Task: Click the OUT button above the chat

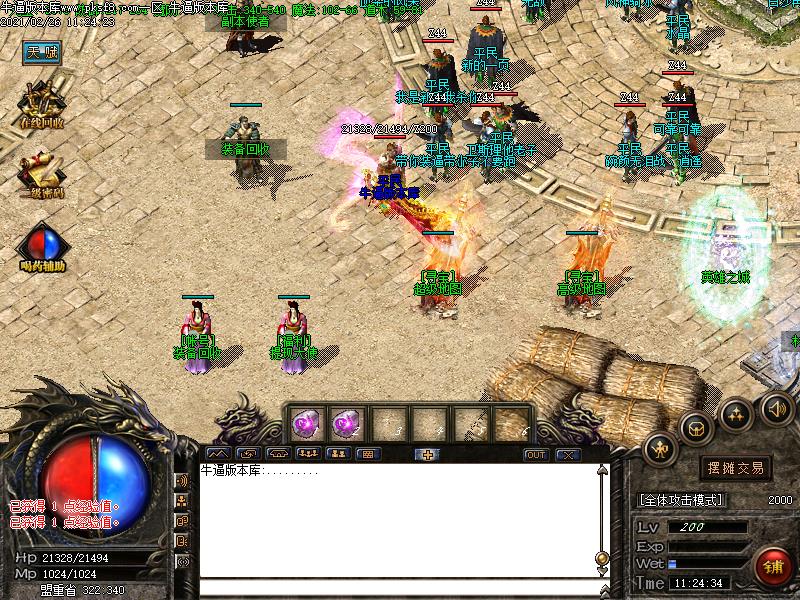Action: point(536,454)
